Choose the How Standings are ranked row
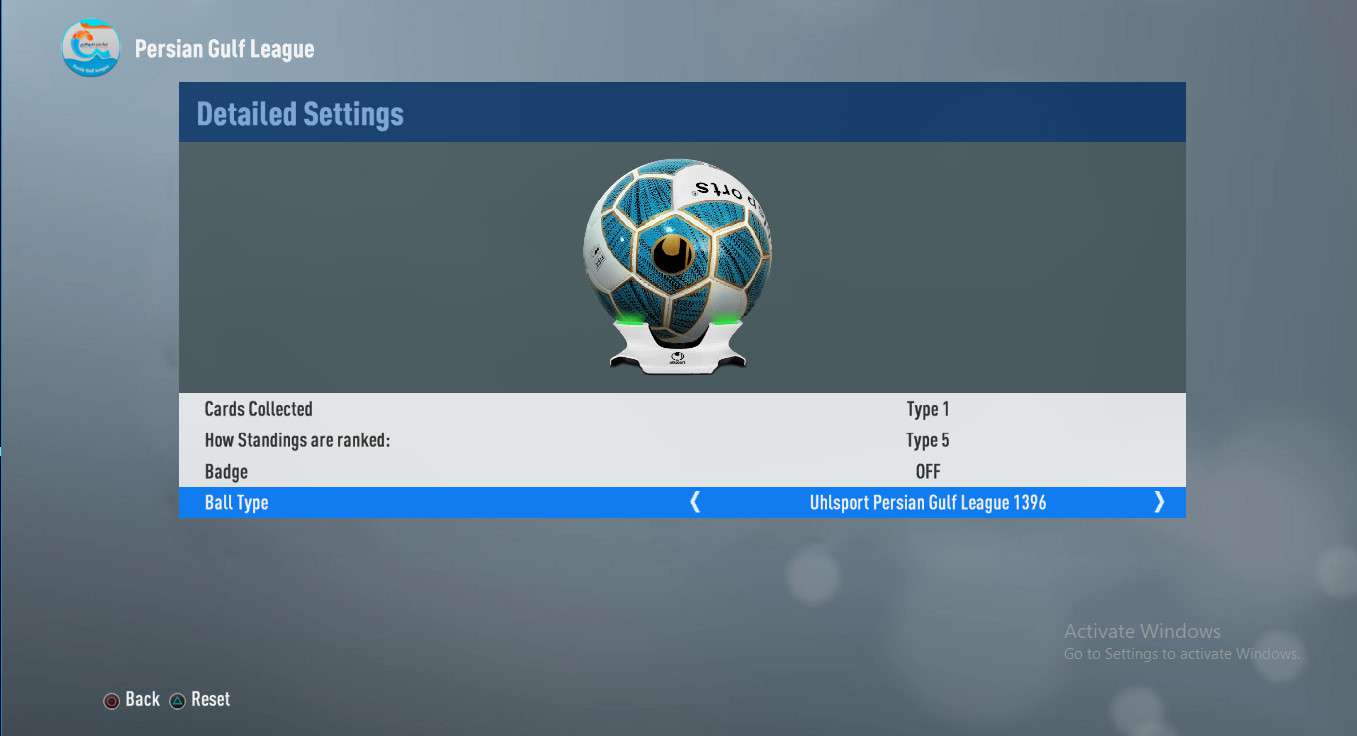The width and height of the screenshot is (1357, 736). pos(682,440)
